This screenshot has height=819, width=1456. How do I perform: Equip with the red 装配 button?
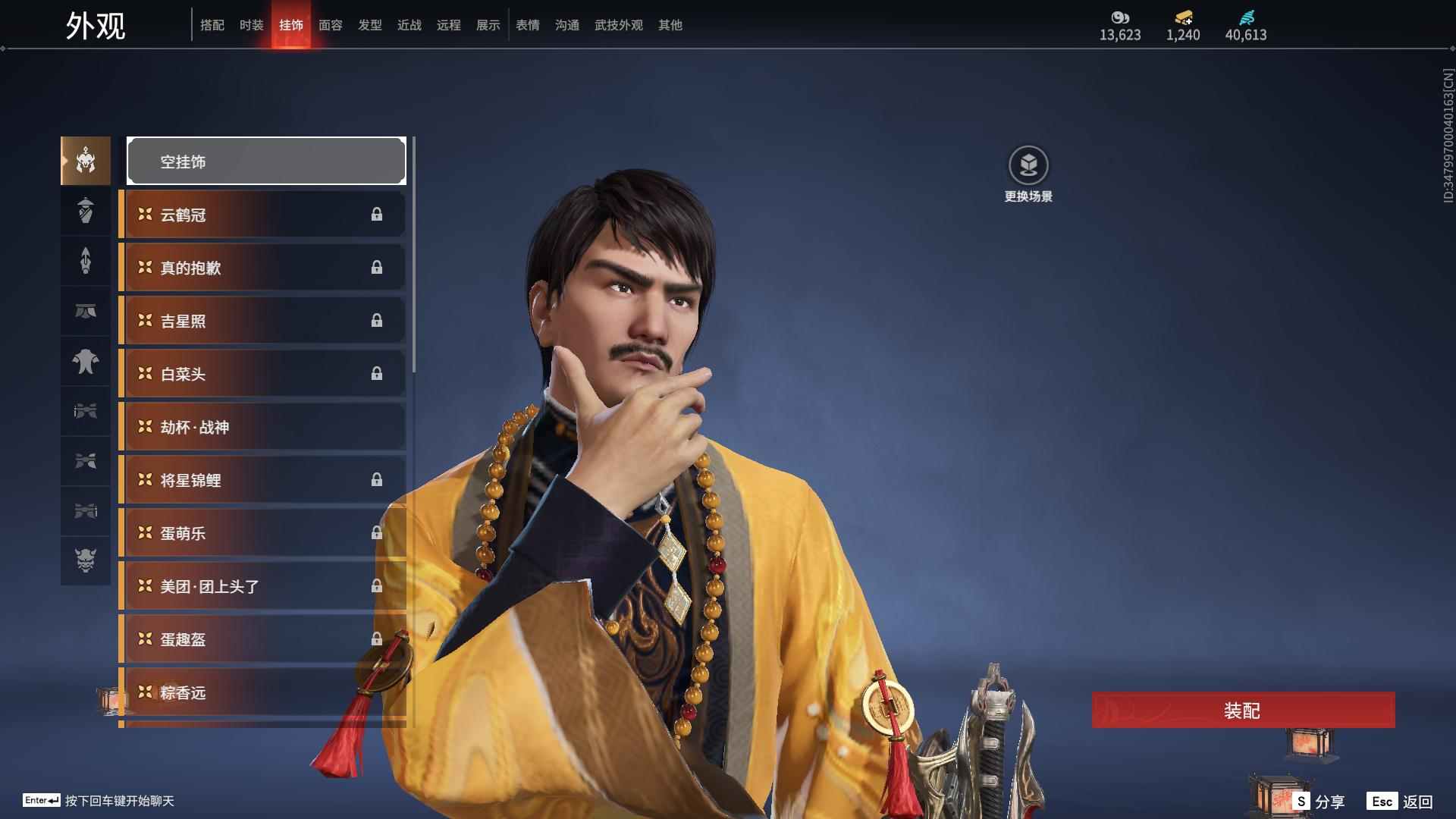click(x=1243, y=711)
